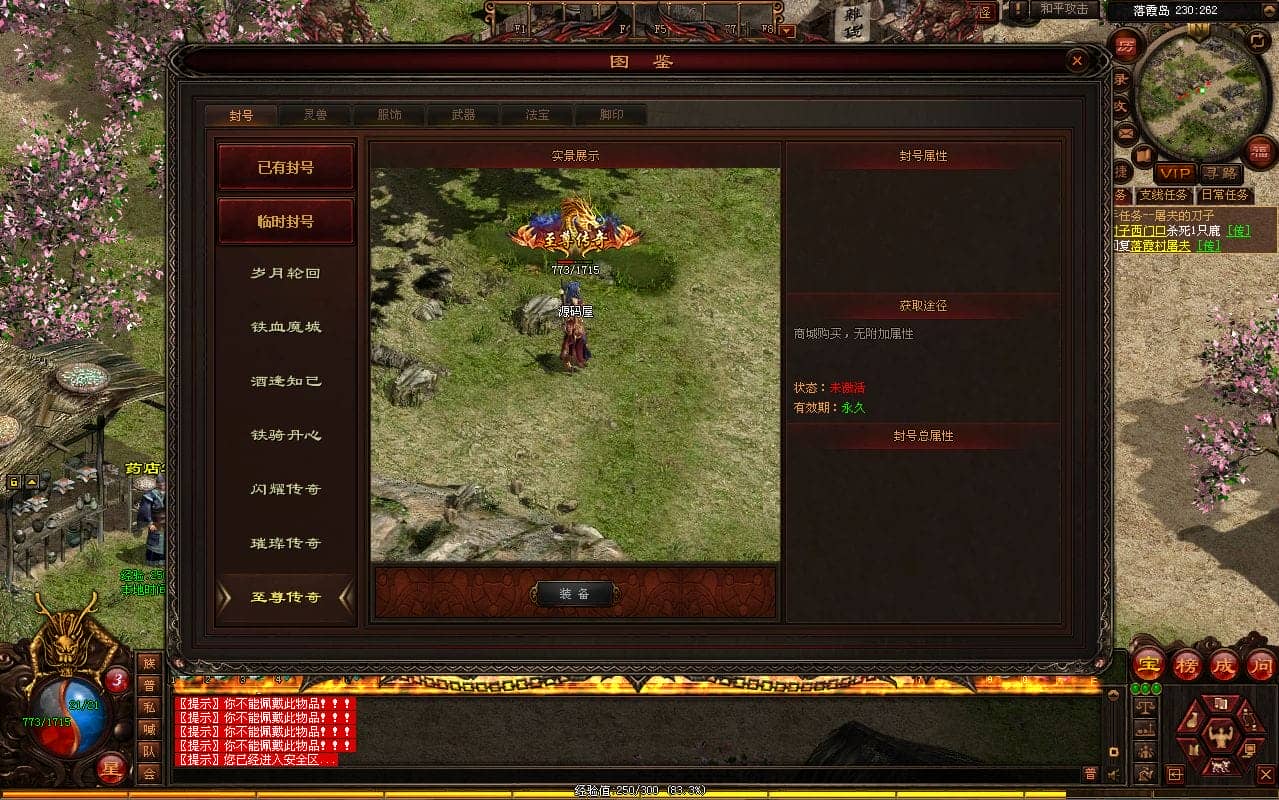Choose the 铁血魔城 title
The height and width of the screenshot is (800, 1279).
tap(286, 327)
